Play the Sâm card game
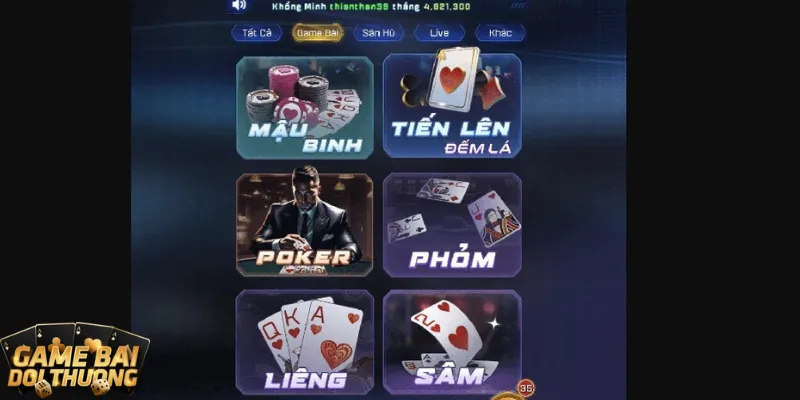Viewport: 800px width, 400px height. 452,342
